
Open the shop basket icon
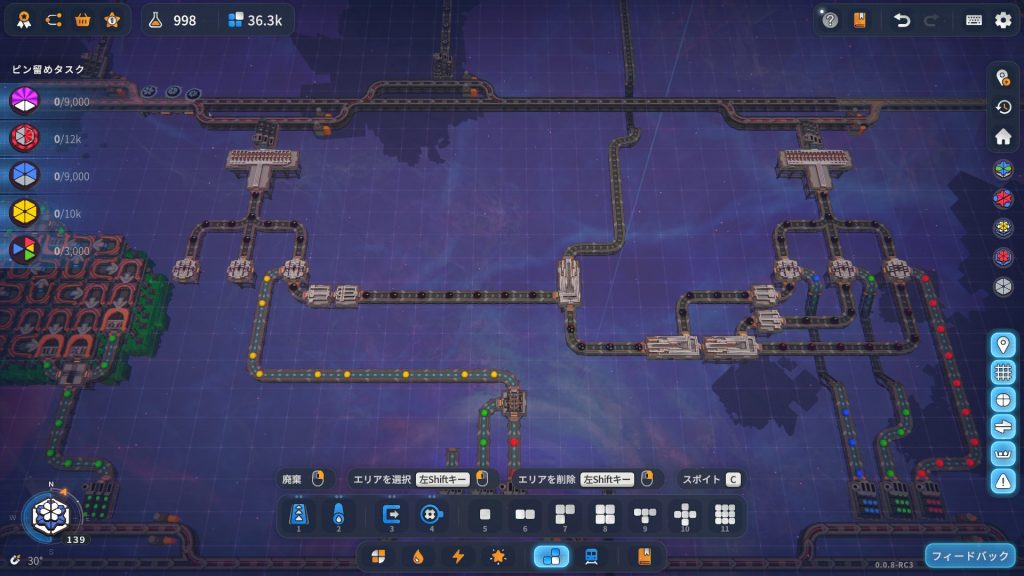[x=83, y=20]
